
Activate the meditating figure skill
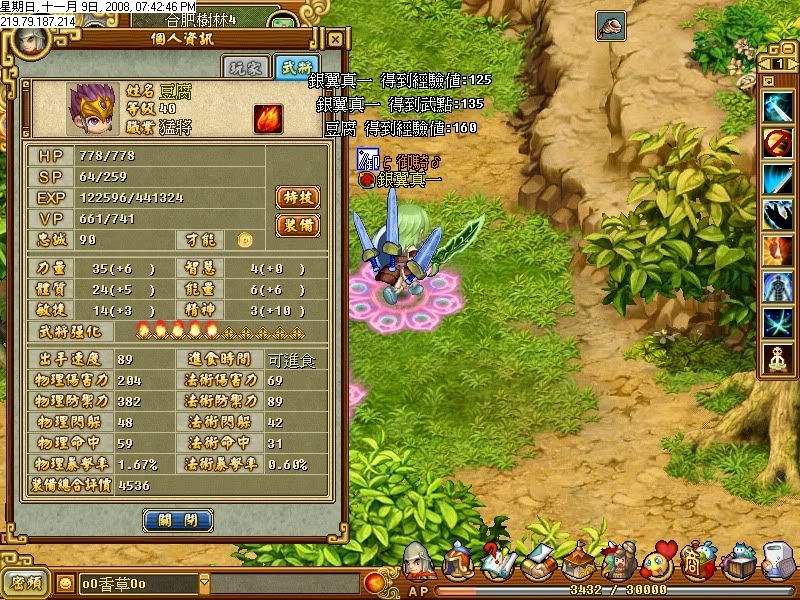click(777, 359)
